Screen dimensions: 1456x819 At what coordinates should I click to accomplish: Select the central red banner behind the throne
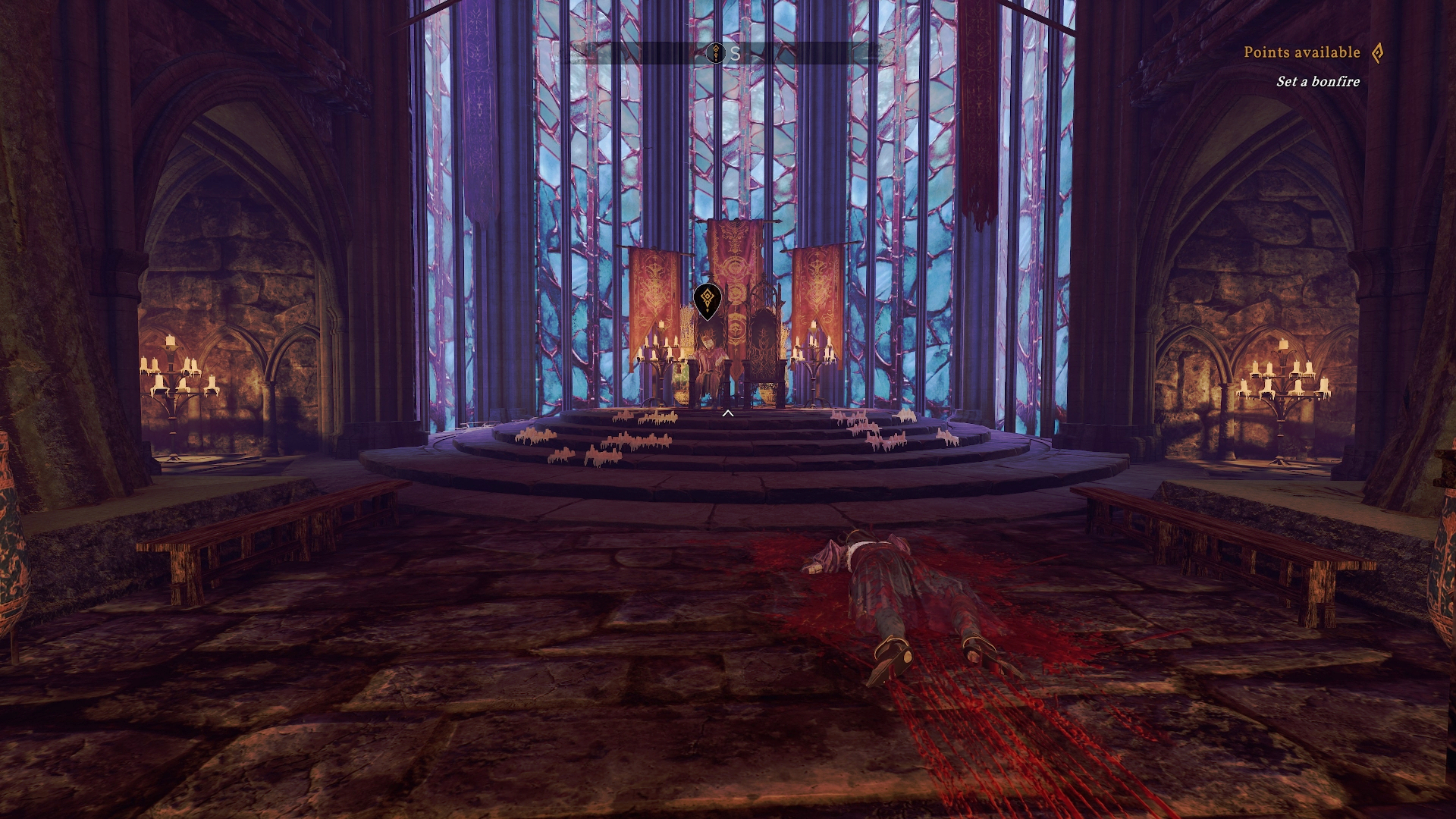pyautogui.click(x=732, y=258)
